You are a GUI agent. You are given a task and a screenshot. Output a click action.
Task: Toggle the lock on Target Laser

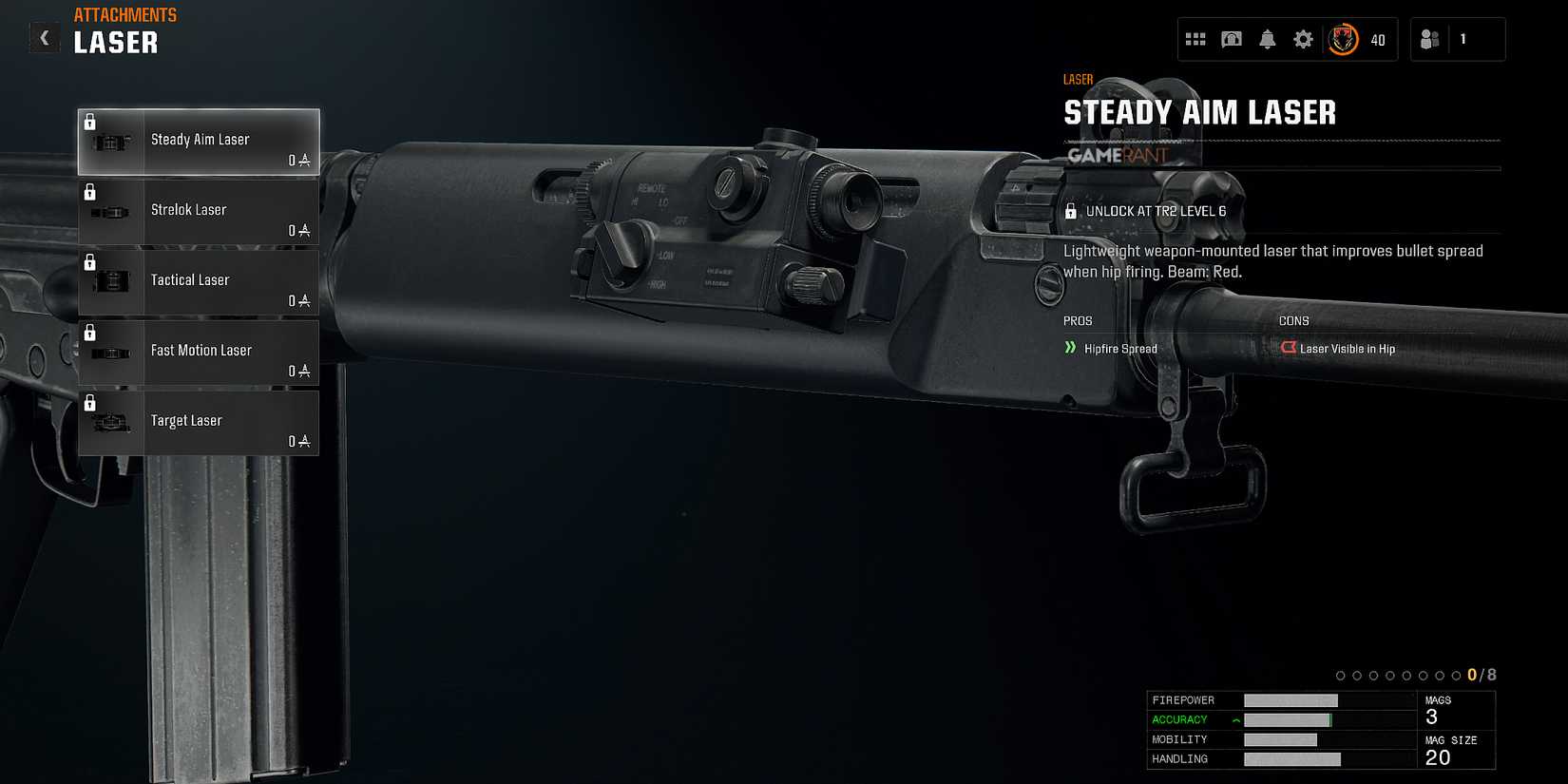[90, 401]
